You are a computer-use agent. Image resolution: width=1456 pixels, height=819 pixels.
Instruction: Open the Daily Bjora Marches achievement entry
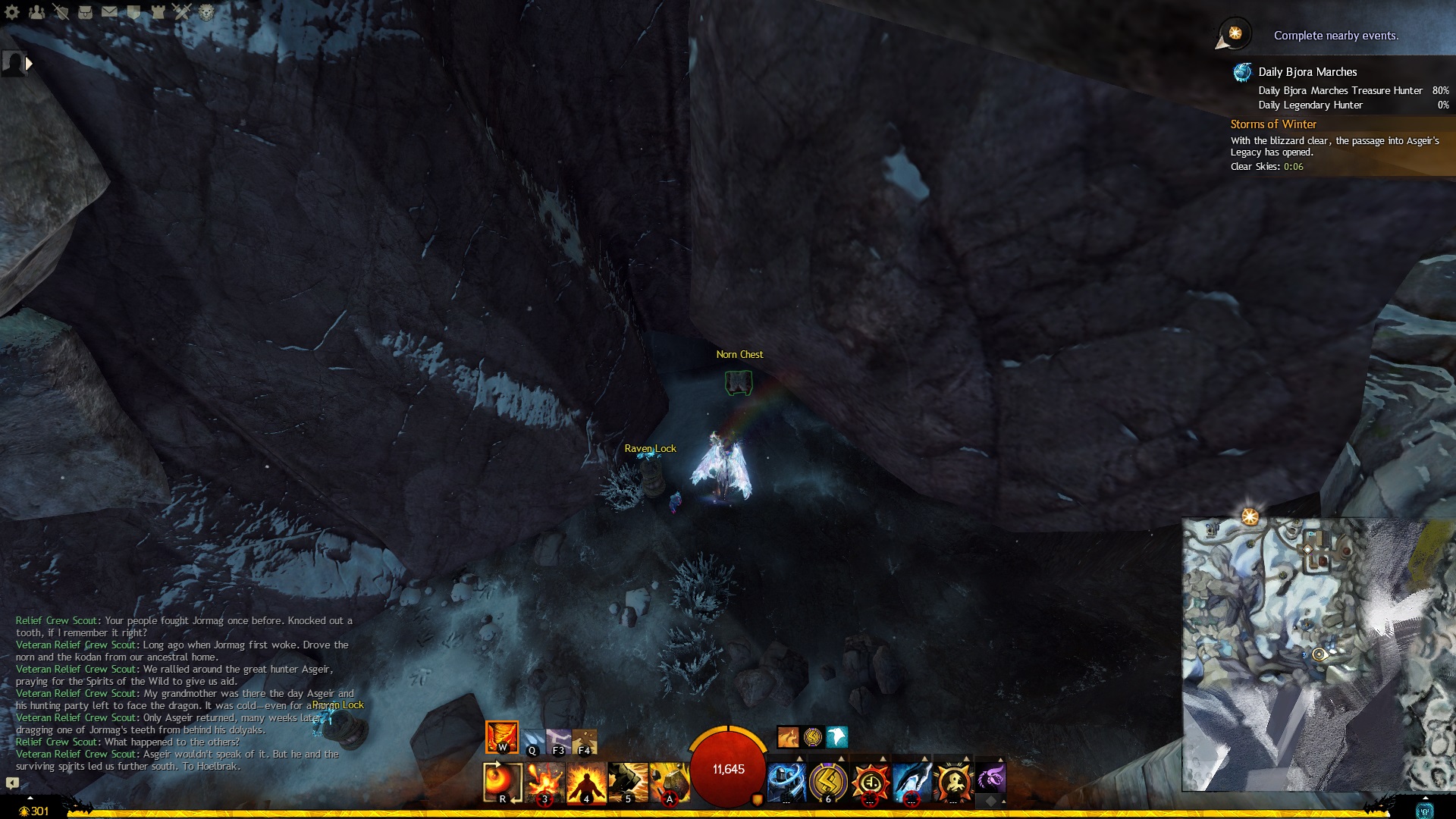[x=1307, y=72]
